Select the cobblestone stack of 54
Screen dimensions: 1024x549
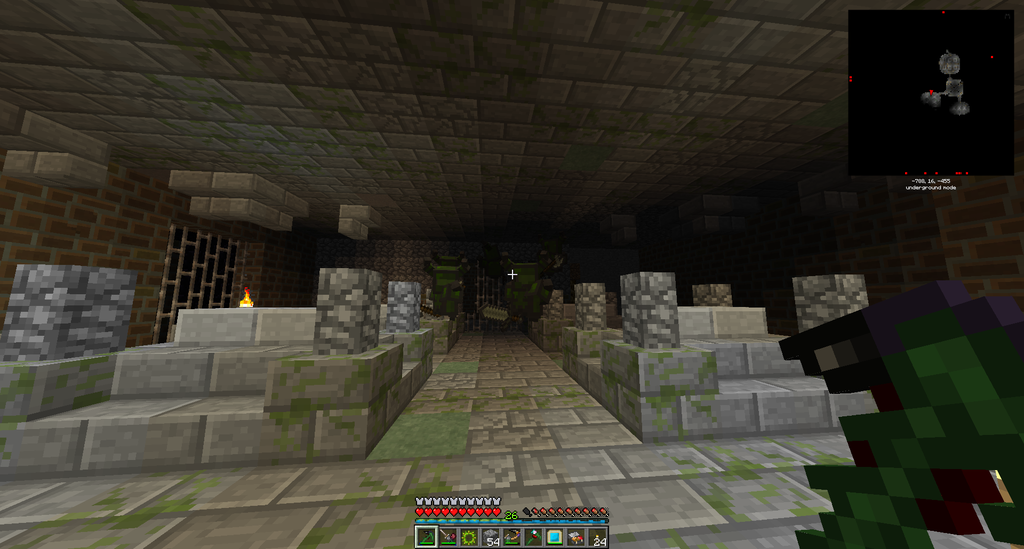coord(490,538)
